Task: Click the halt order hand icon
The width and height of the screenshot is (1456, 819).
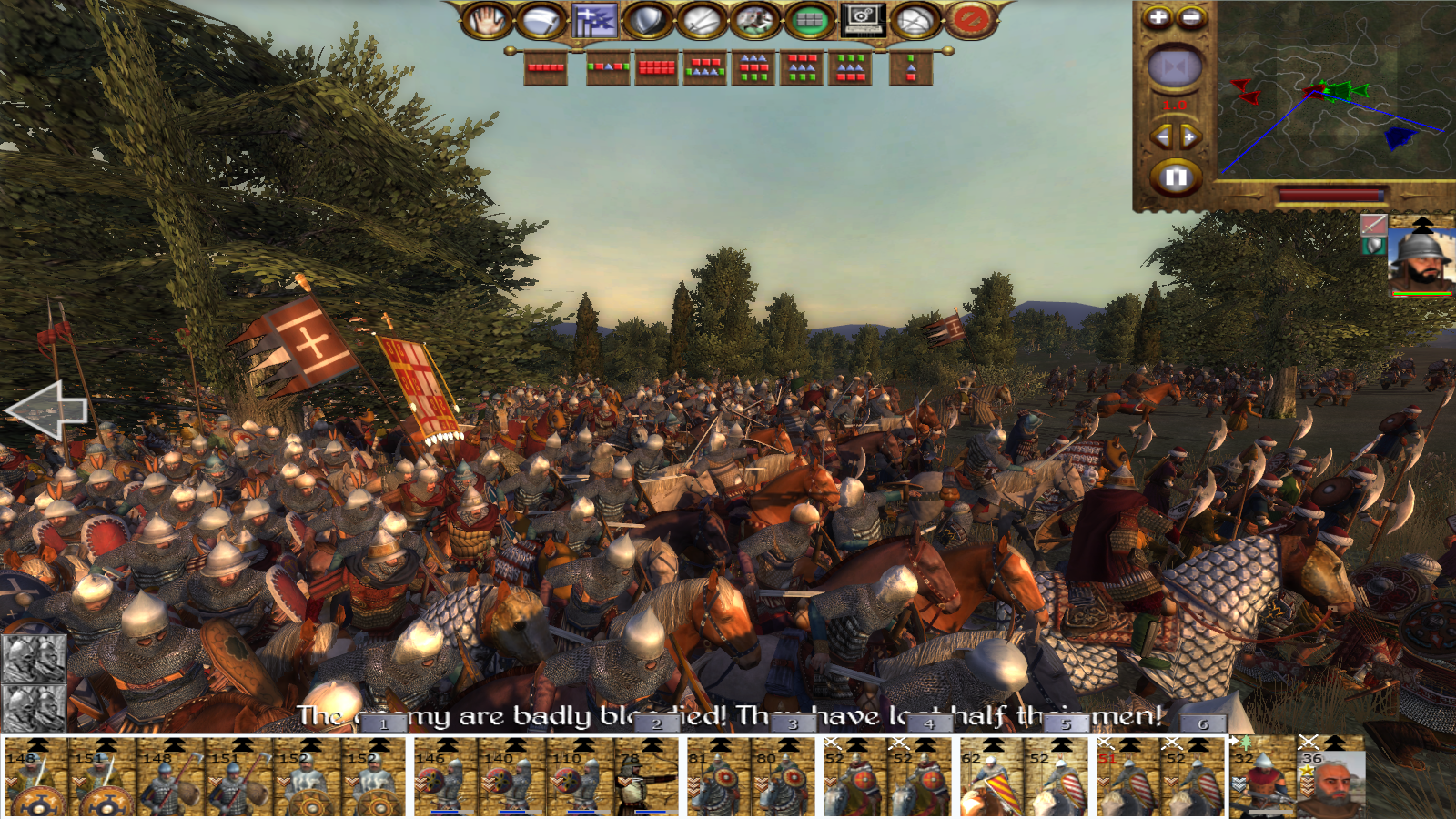Action: click(487, 20)
